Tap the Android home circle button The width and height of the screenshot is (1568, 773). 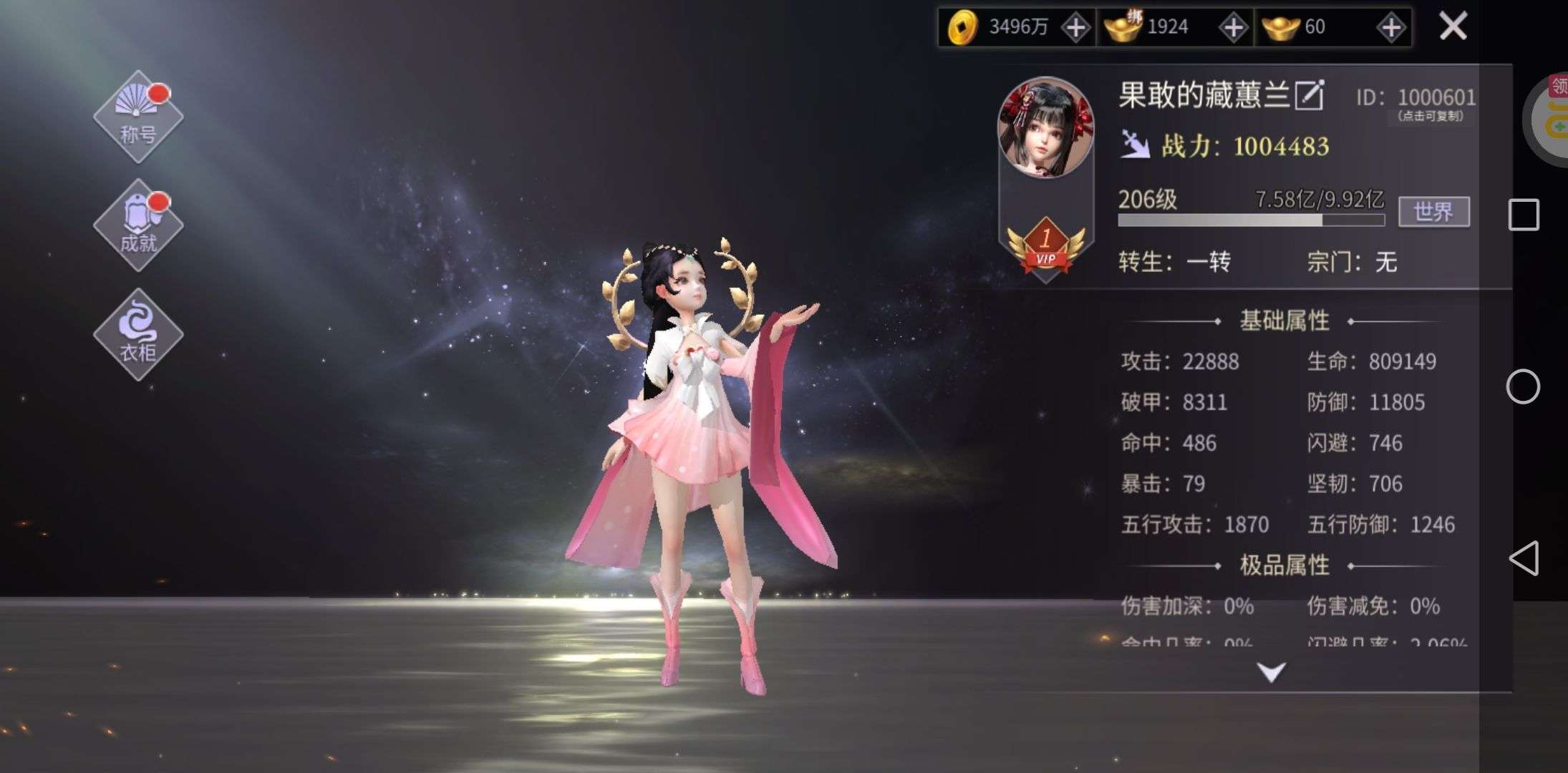[x=1523, y=387]
